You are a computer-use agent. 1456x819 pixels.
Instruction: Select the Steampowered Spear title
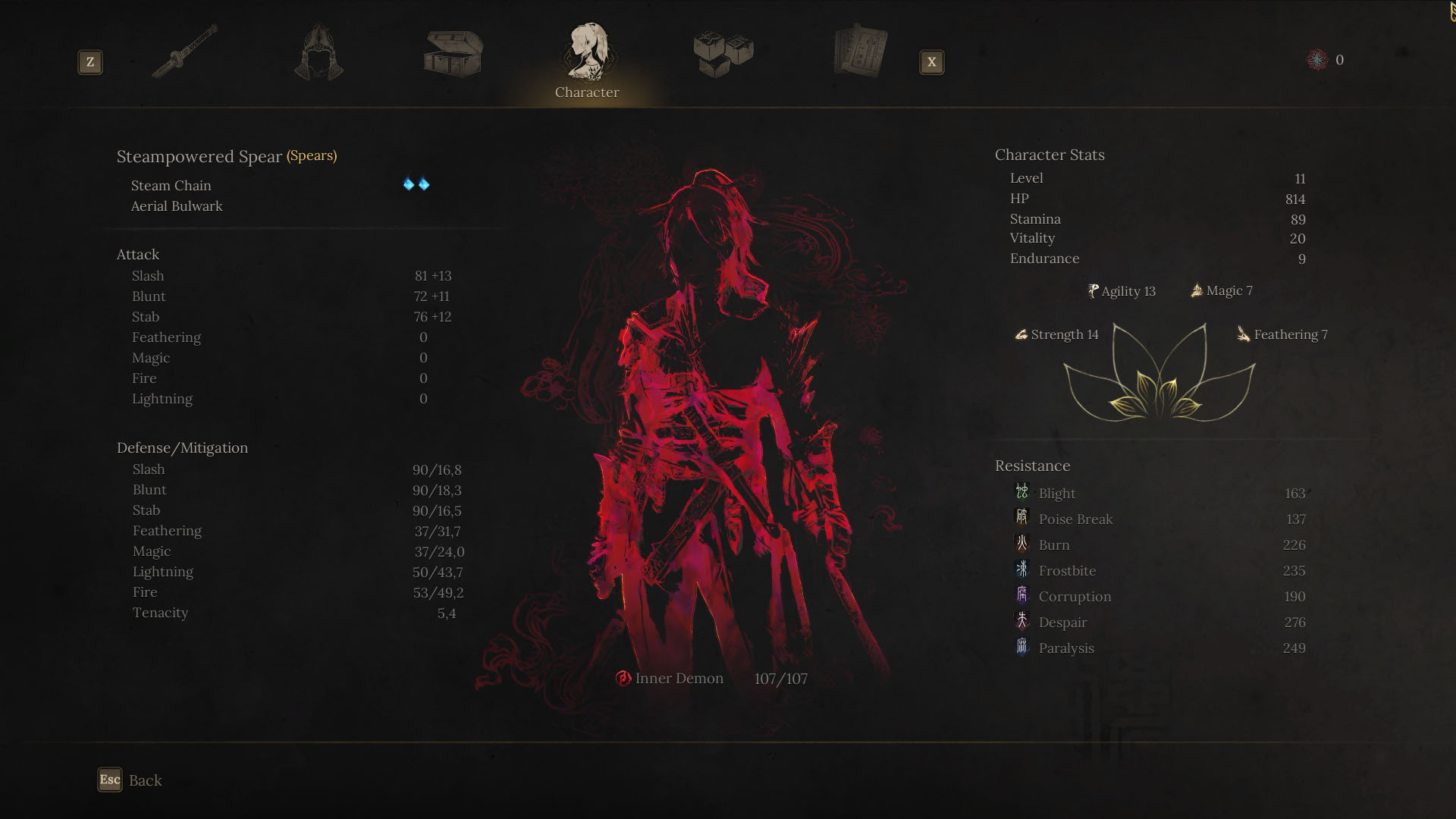[199, 156]
